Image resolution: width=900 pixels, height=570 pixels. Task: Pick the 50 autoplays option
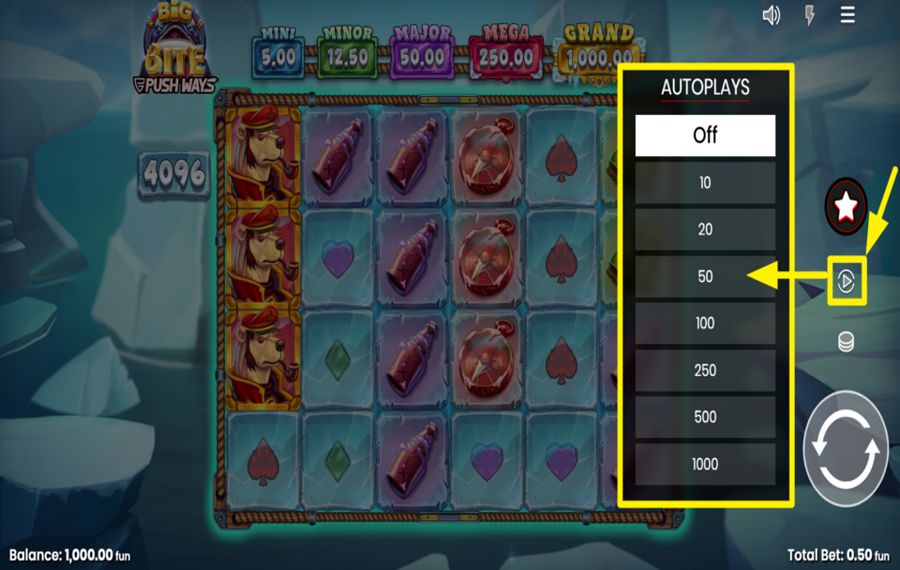(x=705, y=277)
